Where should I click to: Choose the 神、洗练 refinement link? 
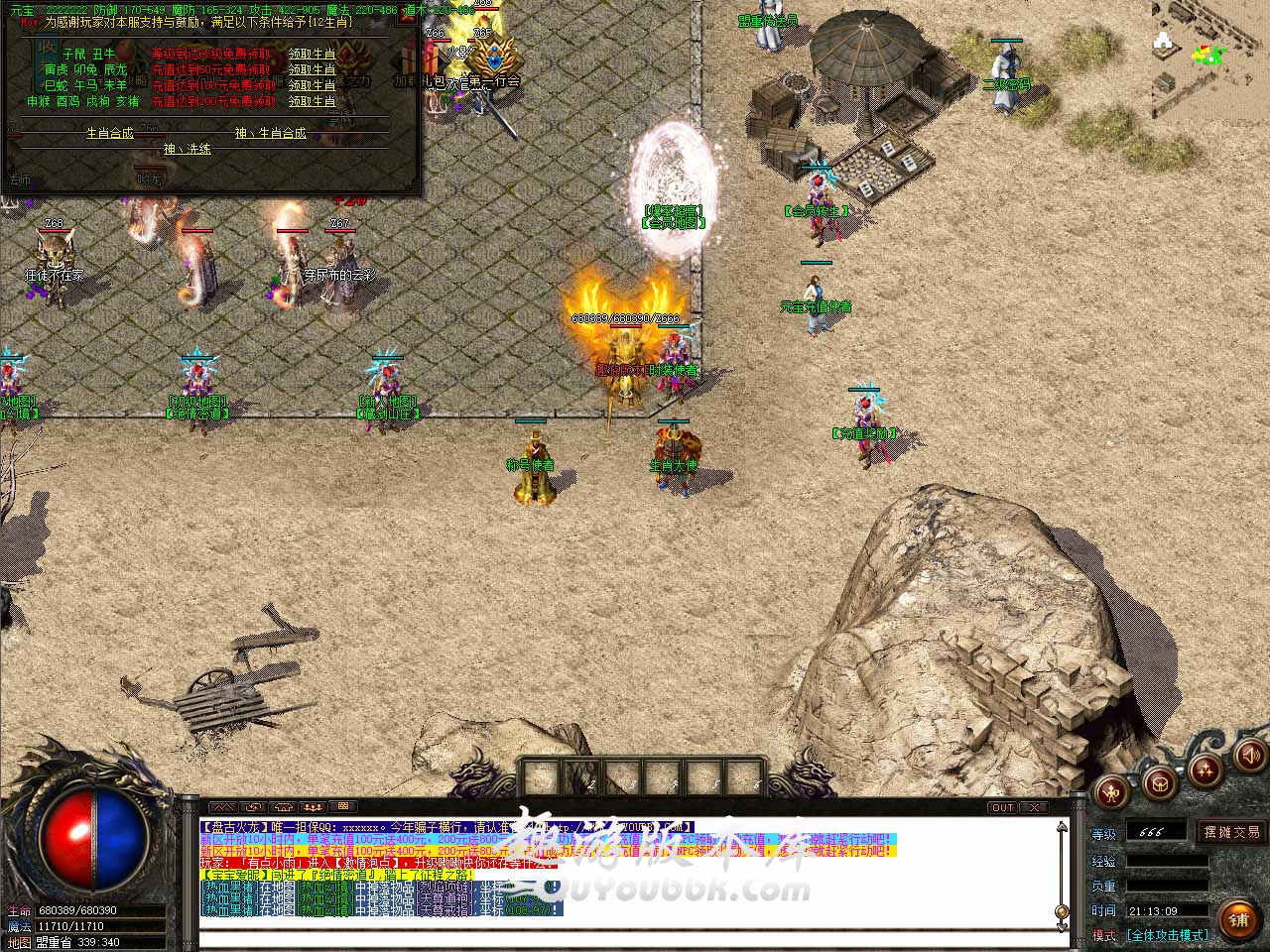188,149
